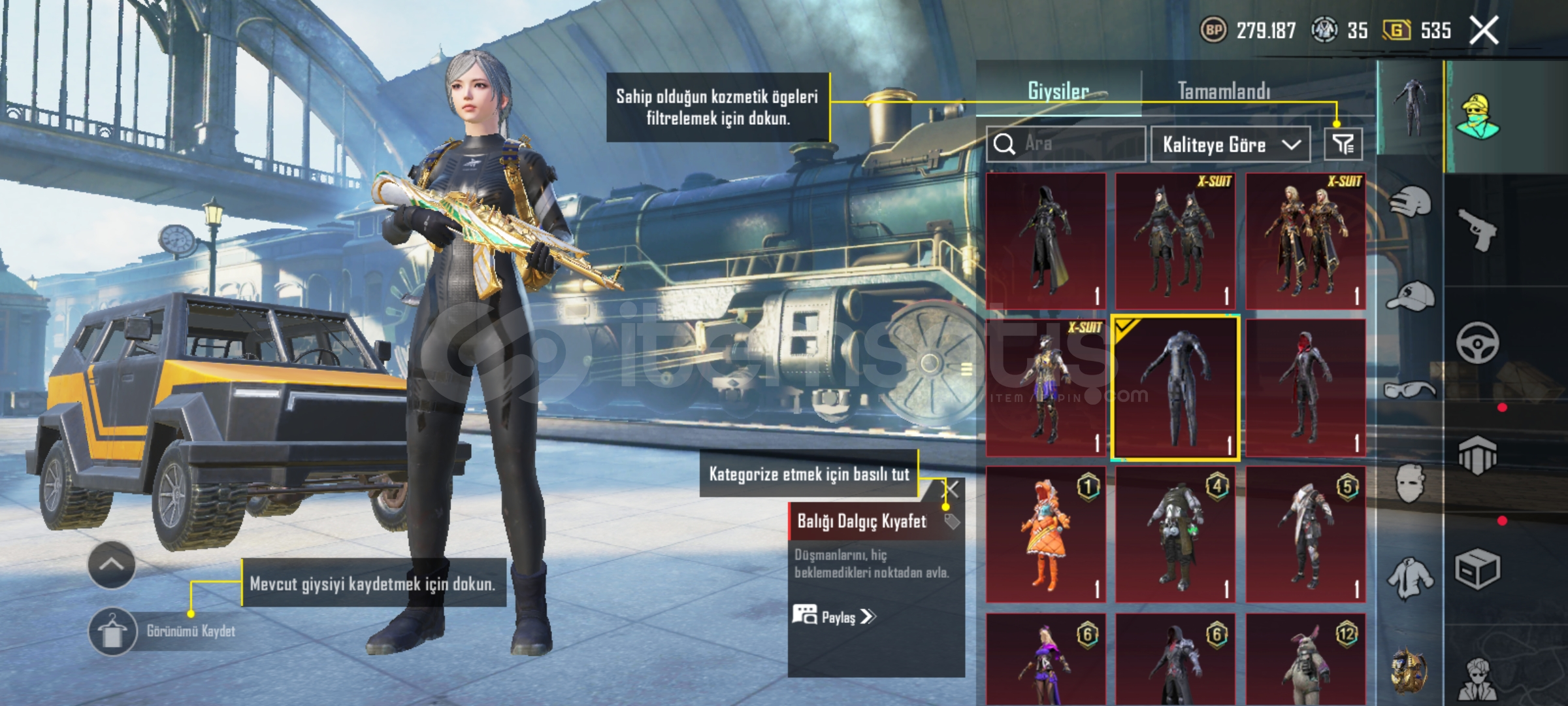Share the outfit via Paylaş

834,616
